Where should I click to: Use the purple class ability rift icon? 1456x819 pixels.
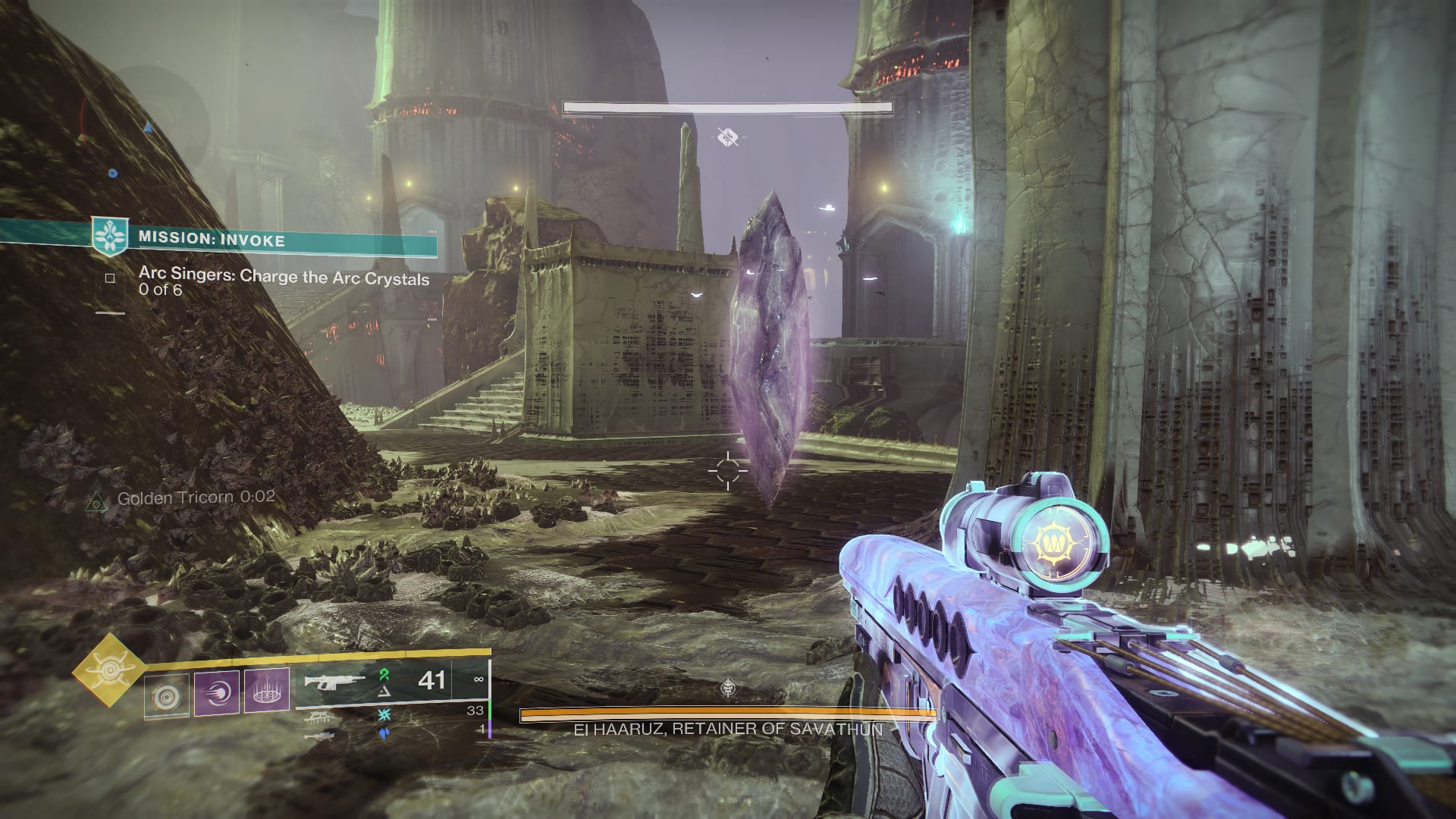pos(266,692)
